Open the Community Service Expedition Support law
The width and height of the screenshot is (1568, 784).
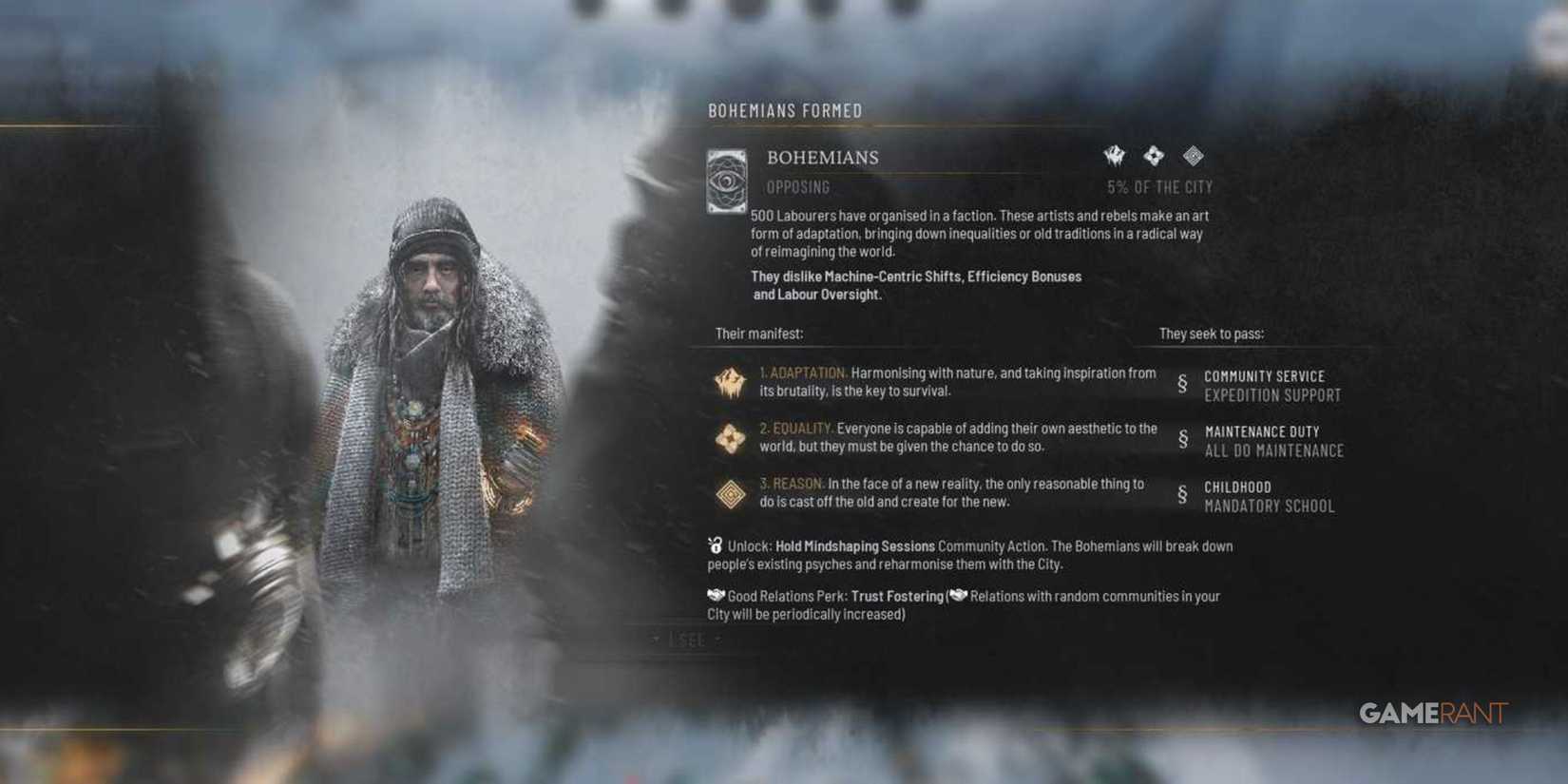click(x=1272, y=385)
